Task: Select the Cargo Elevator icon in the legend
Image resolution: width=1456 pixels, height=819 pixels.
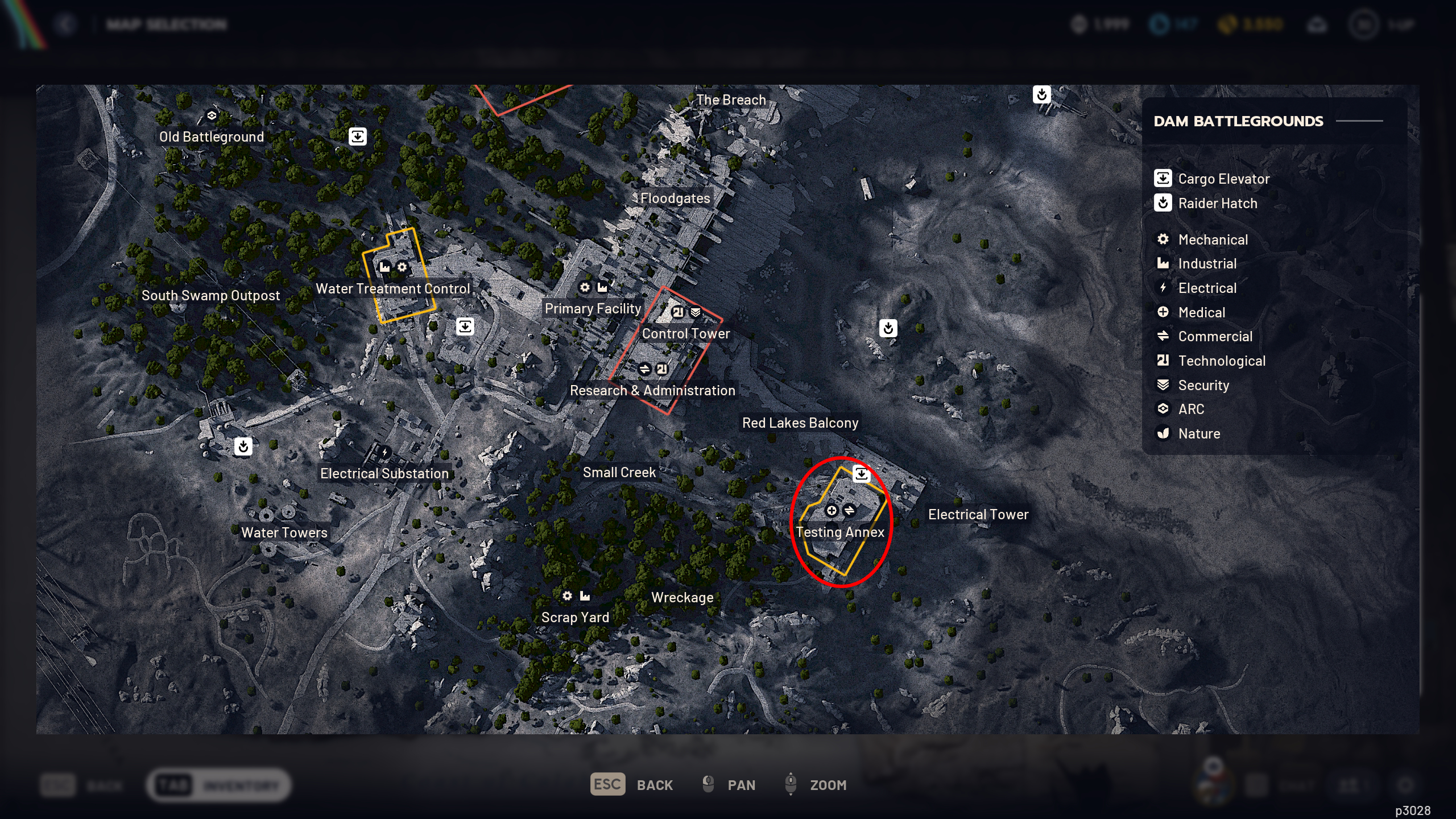Action: [1163, 179]
